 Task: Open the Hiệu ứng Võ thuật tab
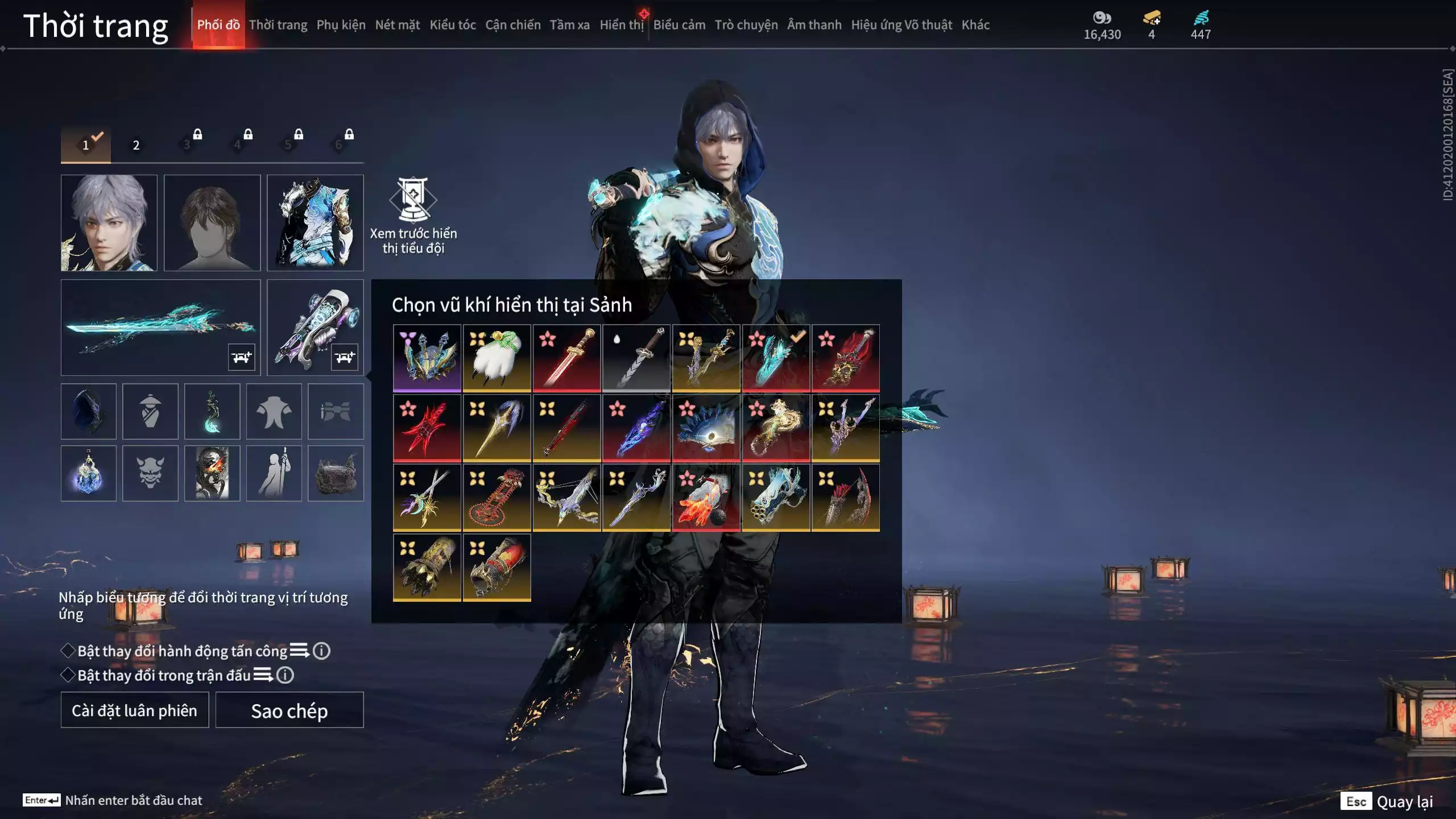click(901, 25)
